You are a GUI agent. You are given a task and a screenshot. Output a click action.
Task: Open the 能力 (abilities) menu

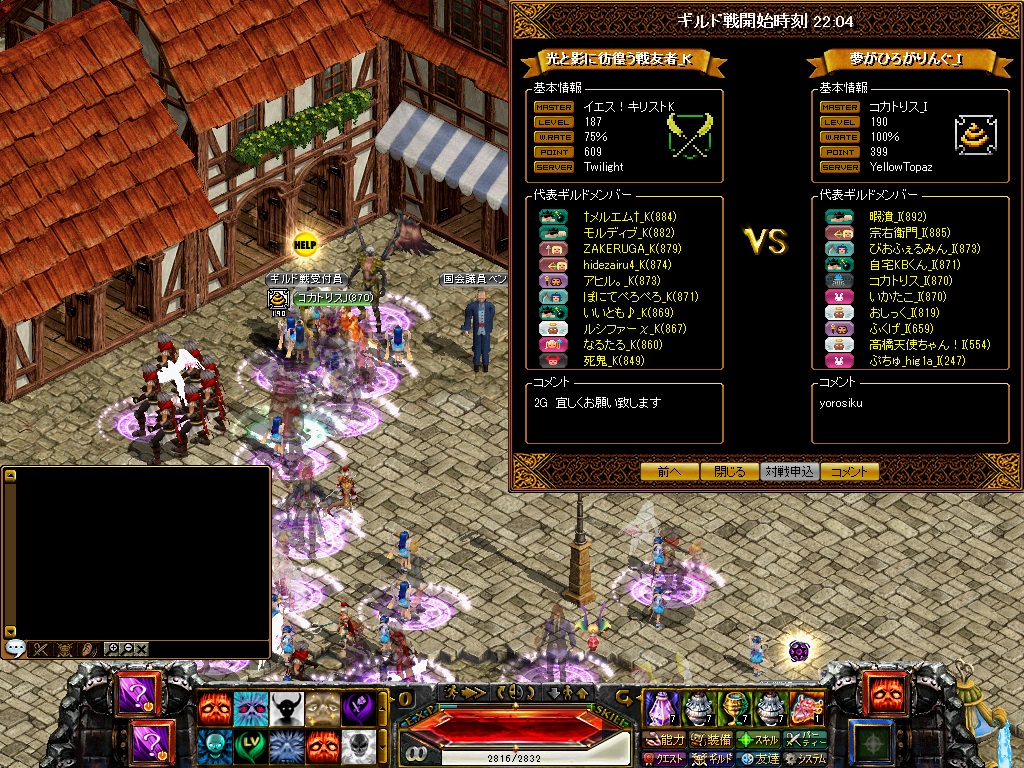[664, 740]
